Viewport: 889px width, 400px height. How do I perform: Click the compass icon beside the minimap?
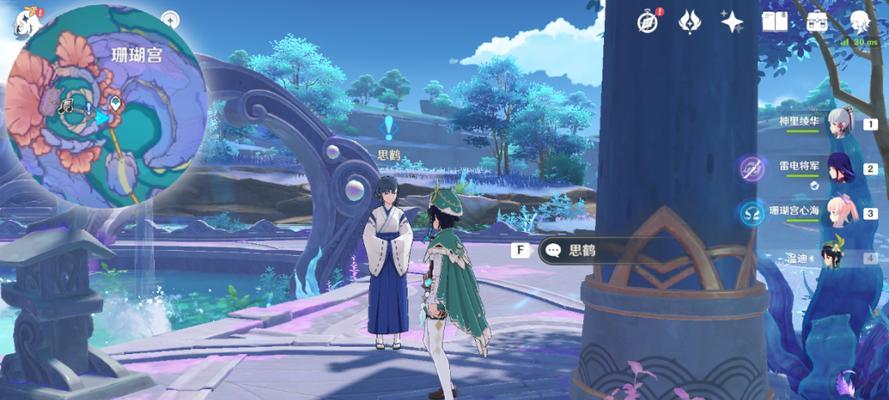(x=170, y=20)
